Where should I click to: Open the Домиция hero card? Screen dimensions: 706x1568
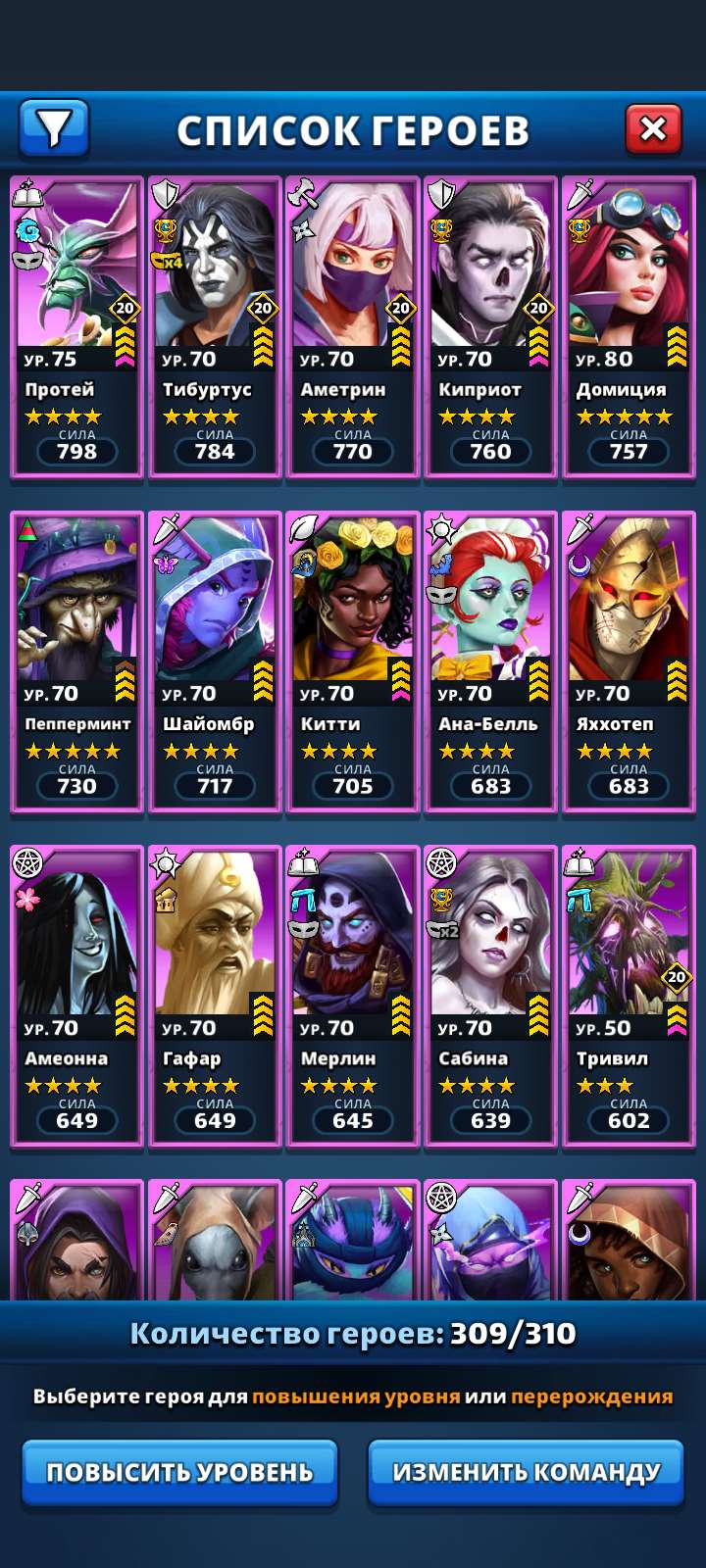coord(629,327)
